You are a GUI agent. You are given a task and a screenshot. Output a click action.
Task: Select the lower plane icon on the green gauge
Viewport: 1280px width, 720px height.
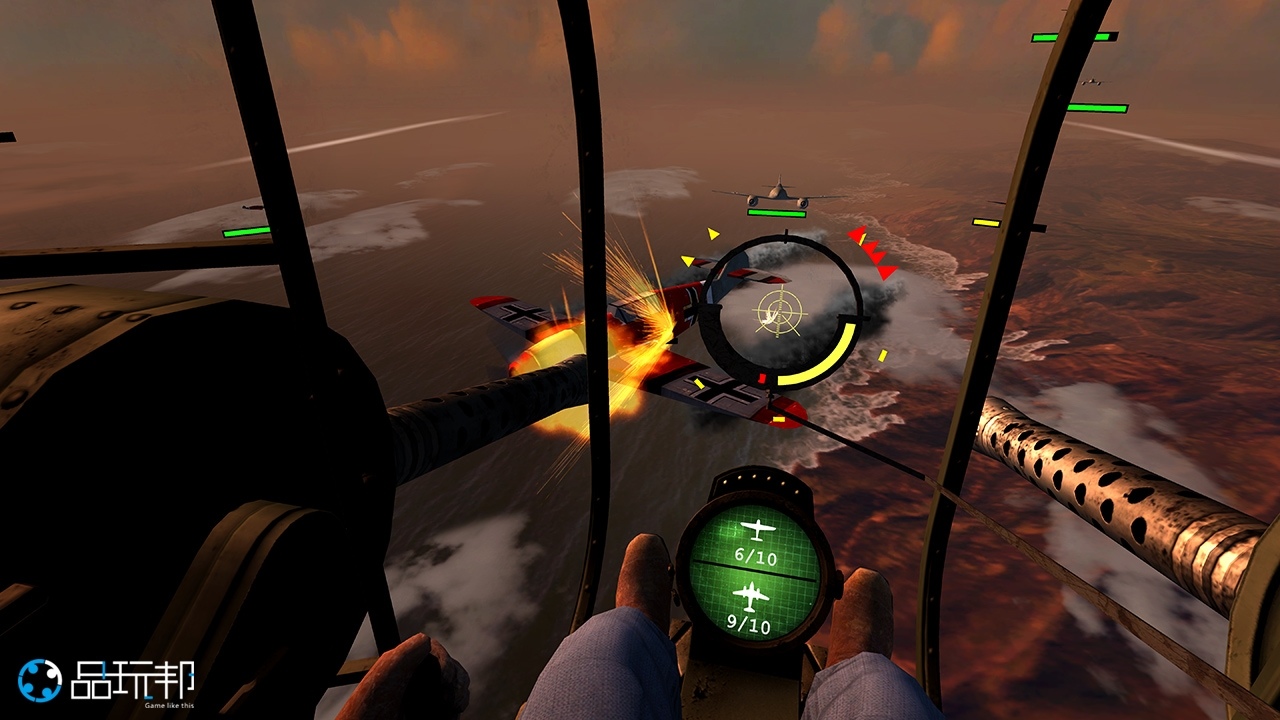(x=751, y=596)
